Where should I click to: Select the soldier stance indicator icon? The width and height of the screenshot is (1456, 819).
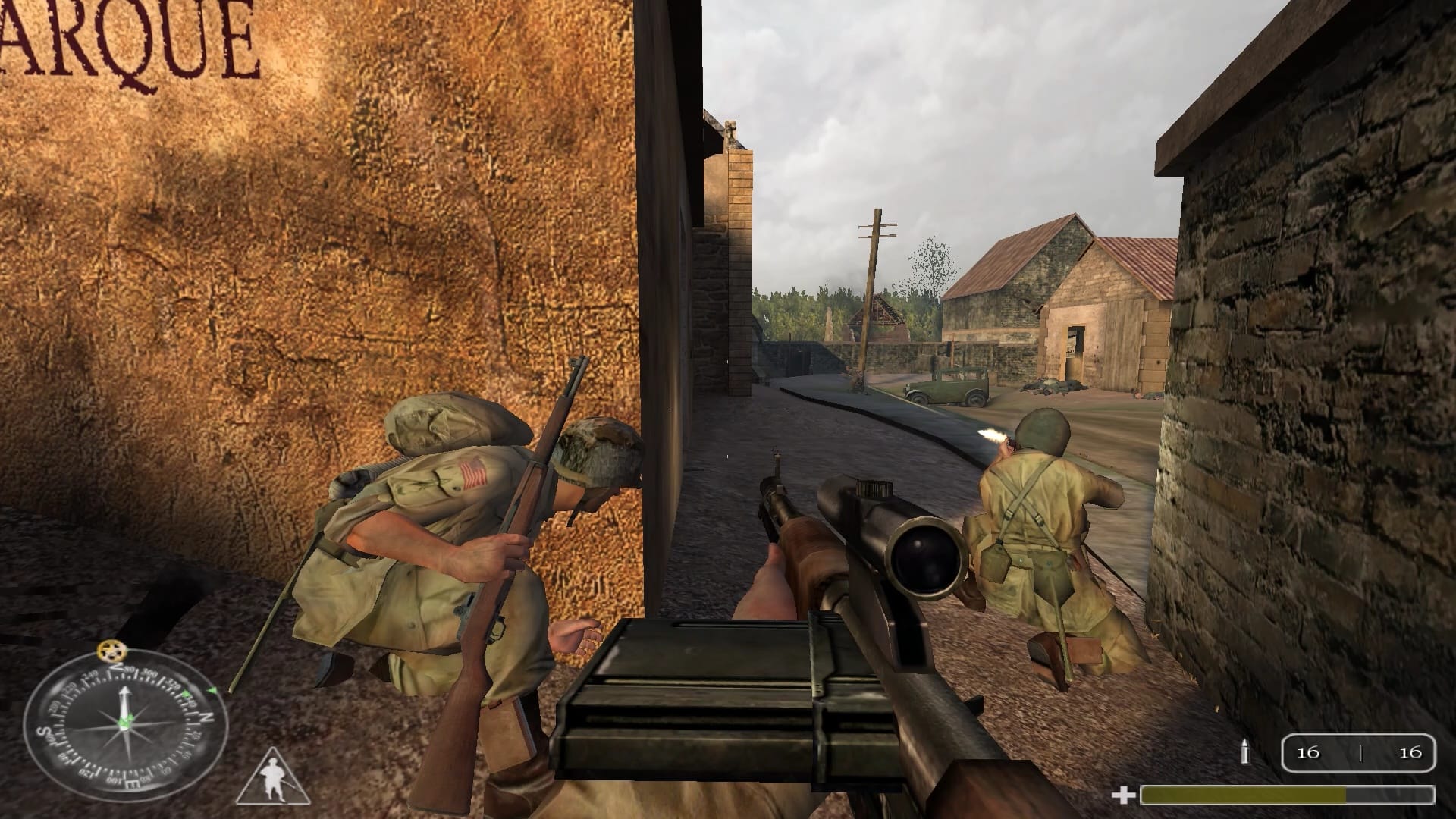[x=272, y=778]
